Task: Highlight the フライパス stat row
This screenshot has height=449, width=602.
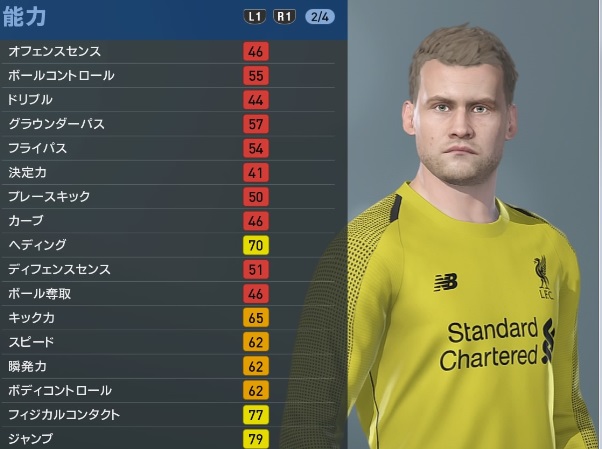Action: [x=170, y=148]
